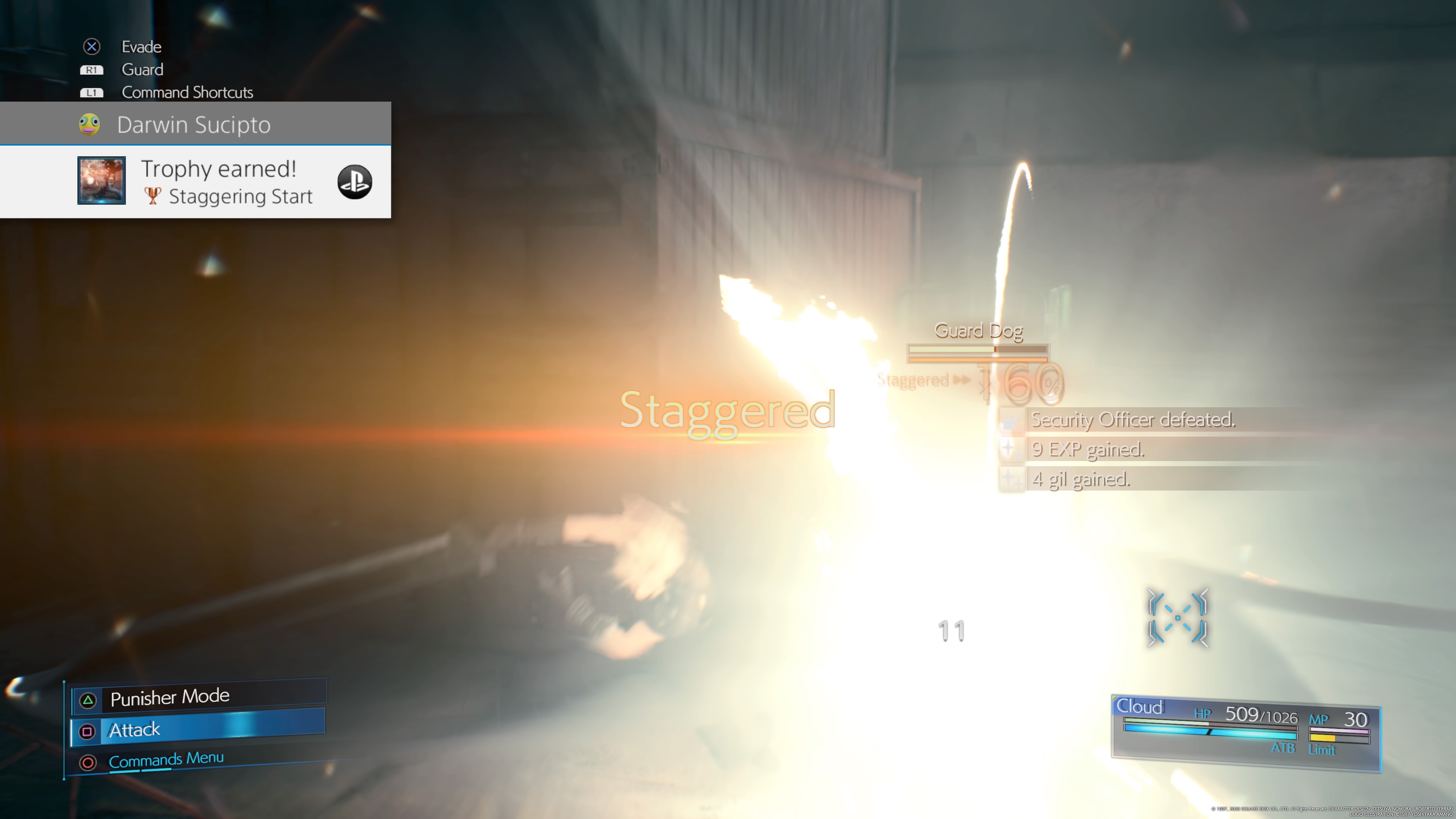Choose the Attack command
1456x819 pixels.
coord(198,730)
